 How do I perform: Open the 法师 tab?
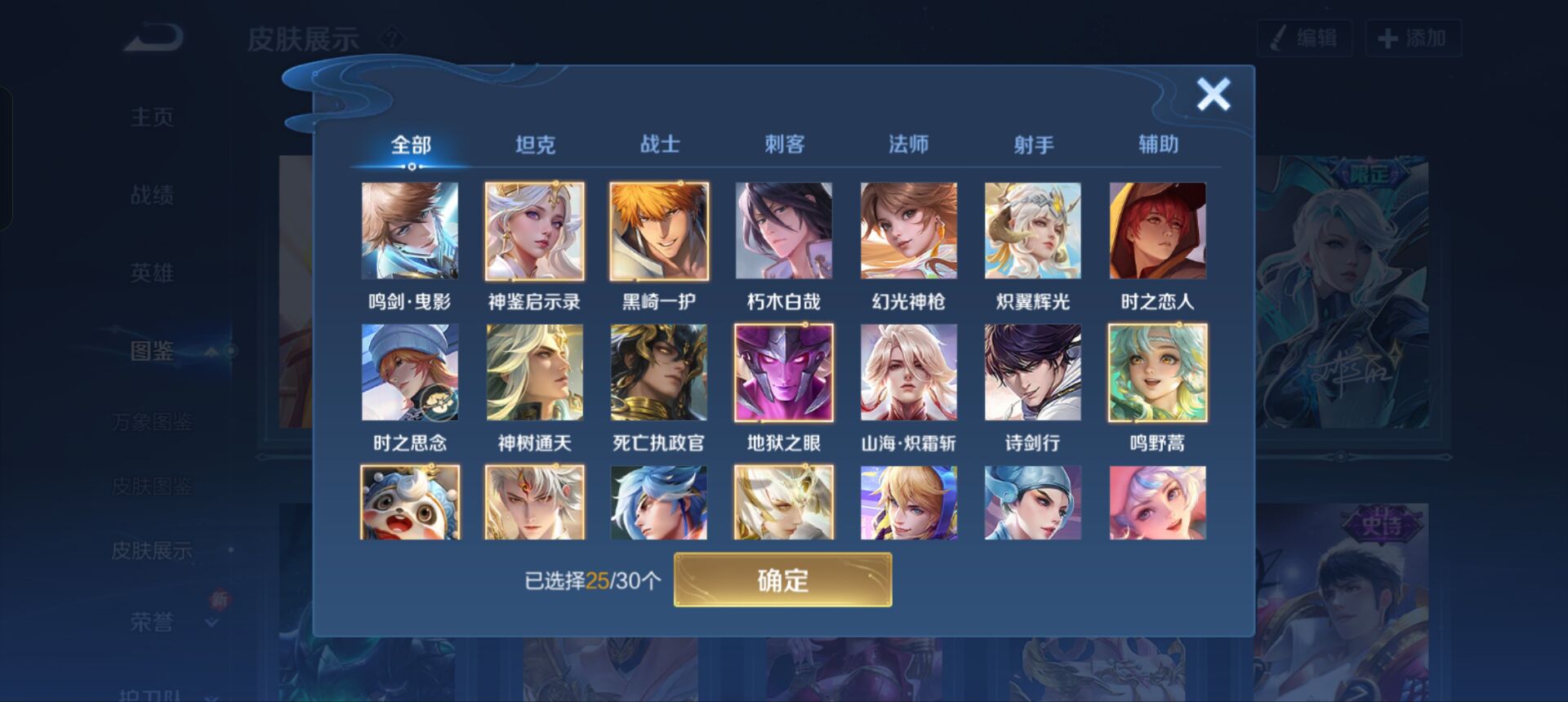pos(908,144)
